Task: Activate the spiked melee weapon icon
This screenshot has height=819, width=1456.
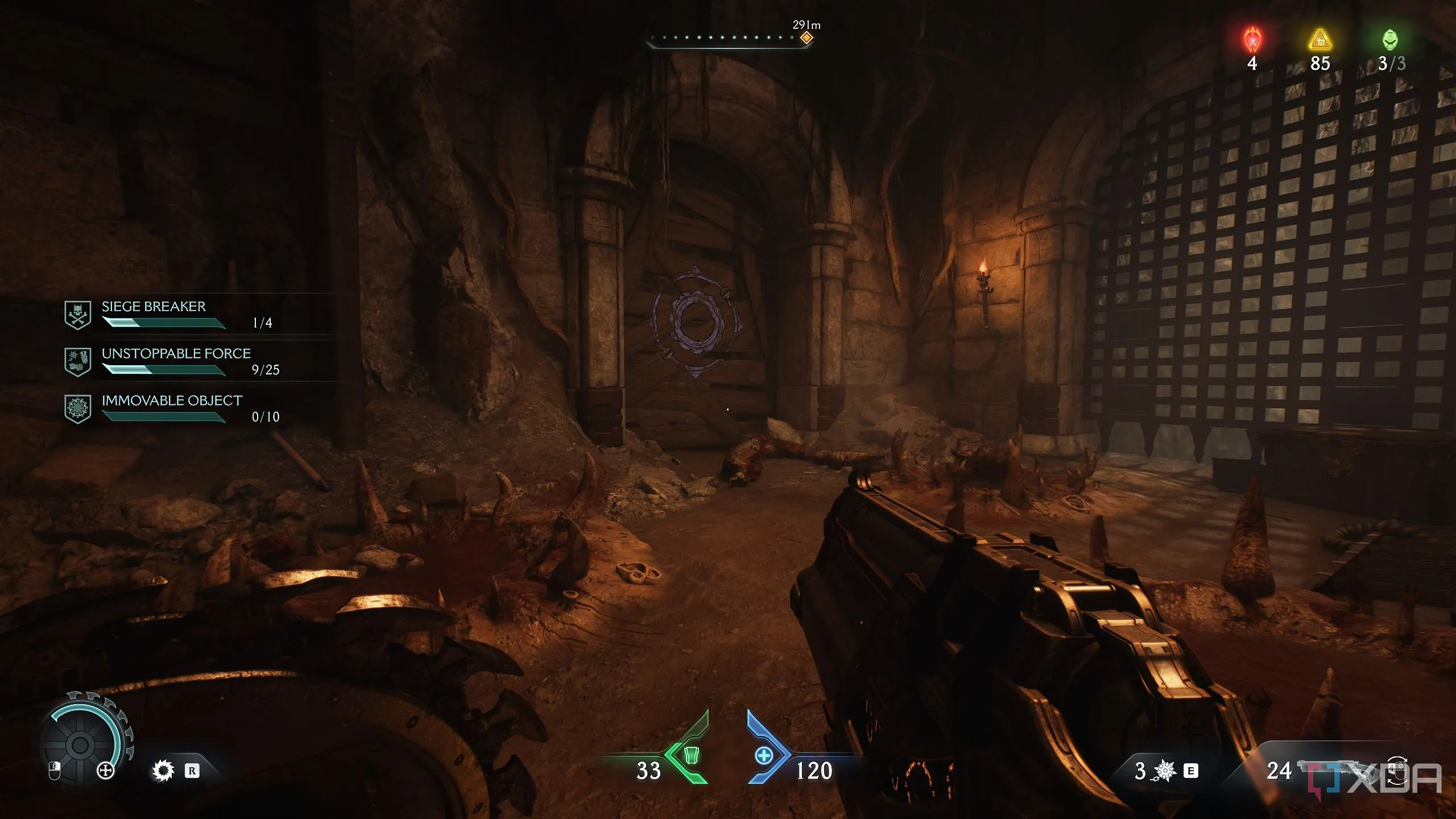Action: (1165, 770)
